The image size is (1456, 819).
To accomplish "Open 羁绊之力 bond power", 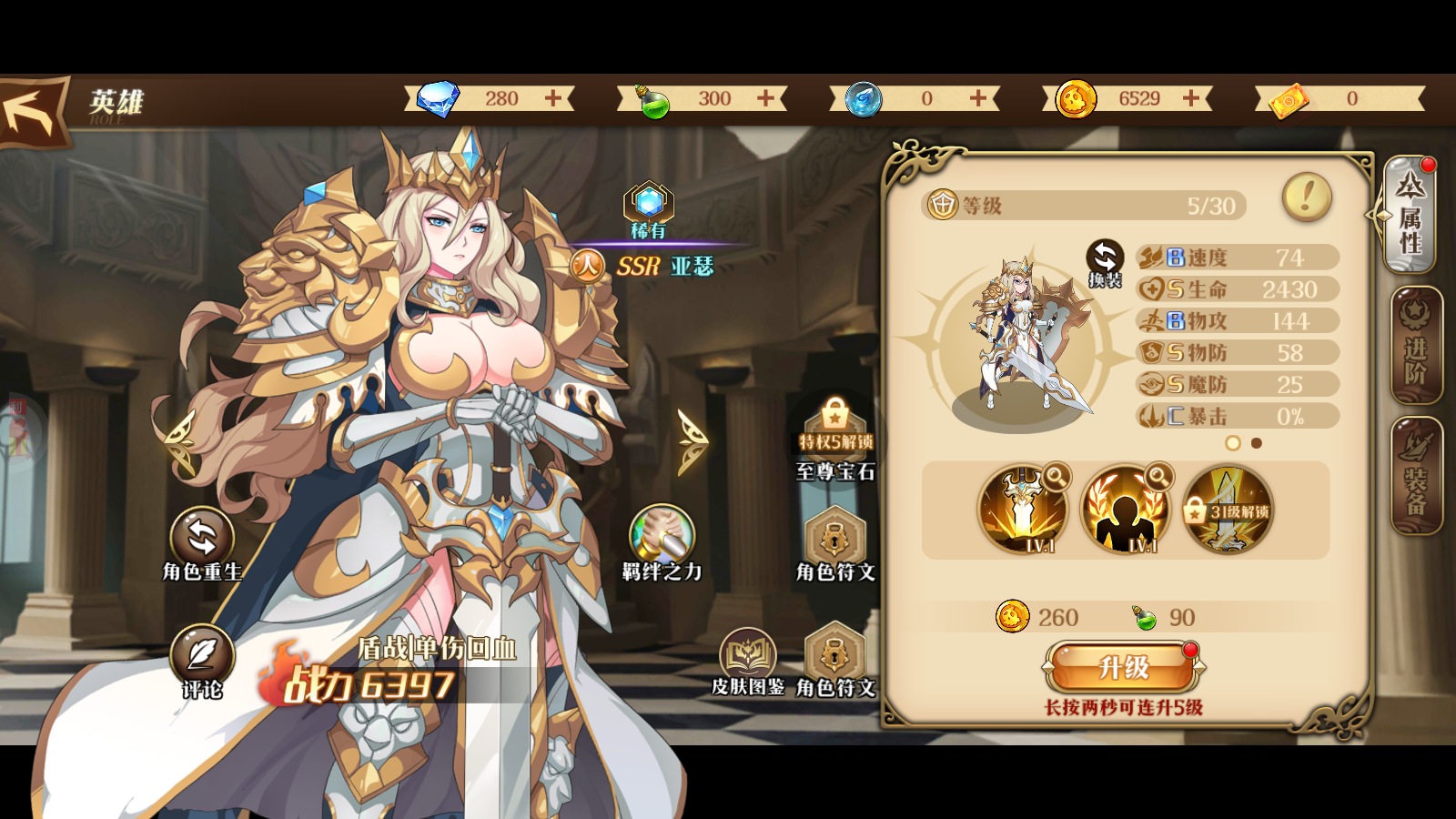I will [662, 537].
